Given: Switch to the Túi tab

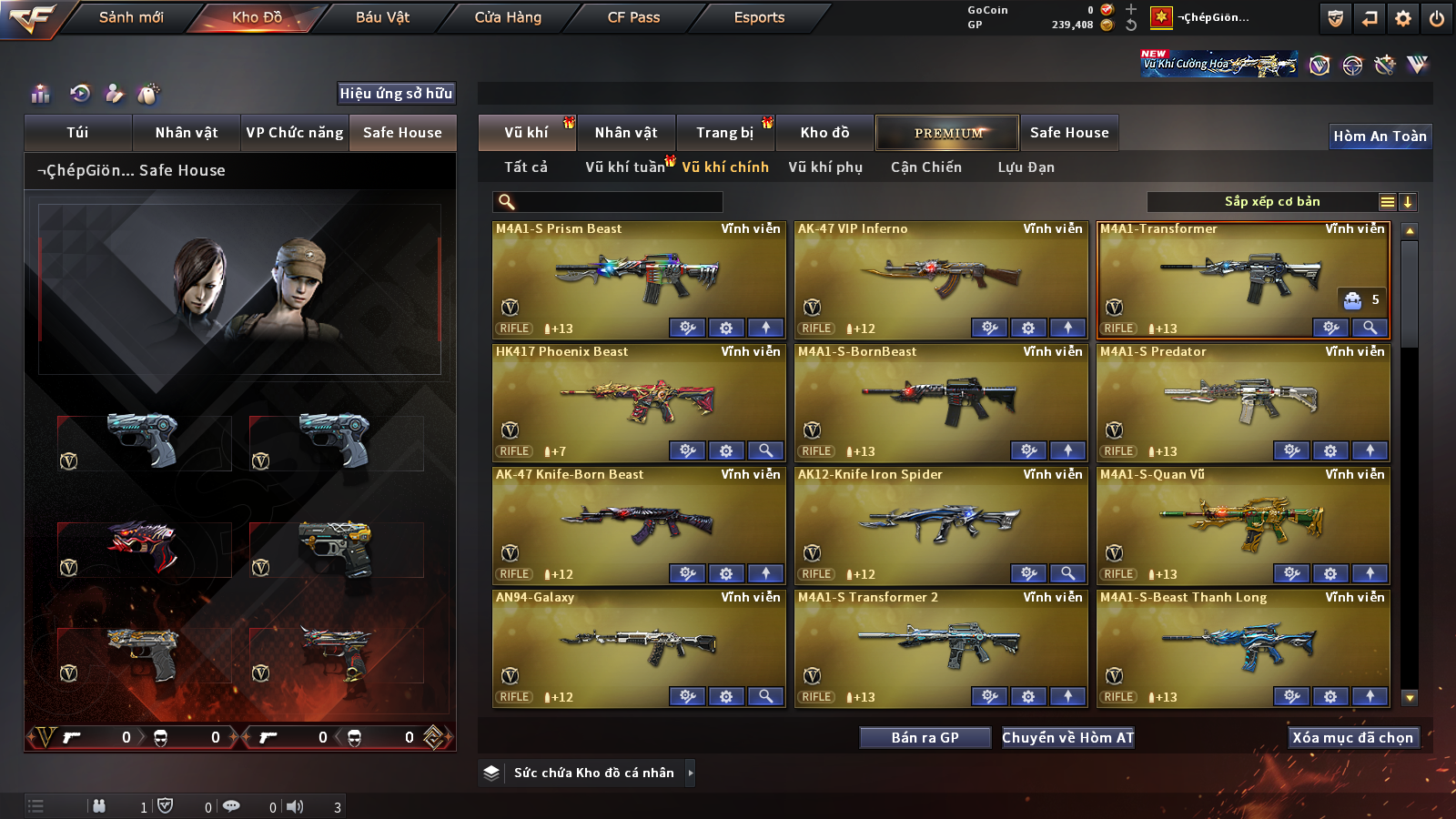Looking at the screenshot, I should [77, 133].
